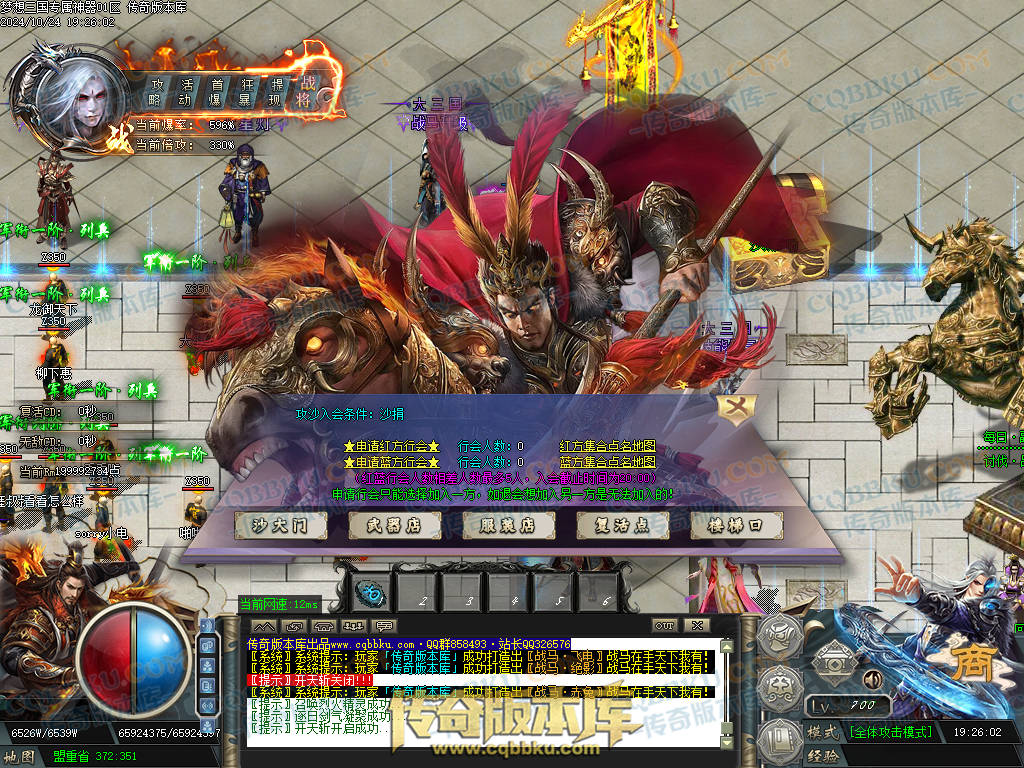Apply to join the blue guild
This screenshot has height=768, width=1024.
[x=392, y=462]
